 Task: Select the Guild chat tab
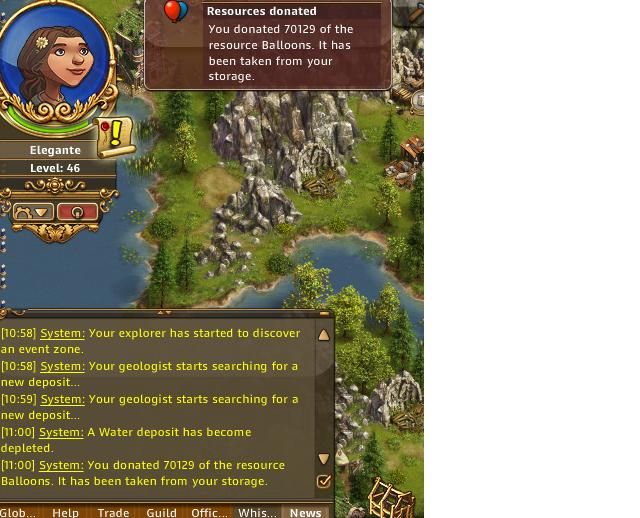(161, 512)
